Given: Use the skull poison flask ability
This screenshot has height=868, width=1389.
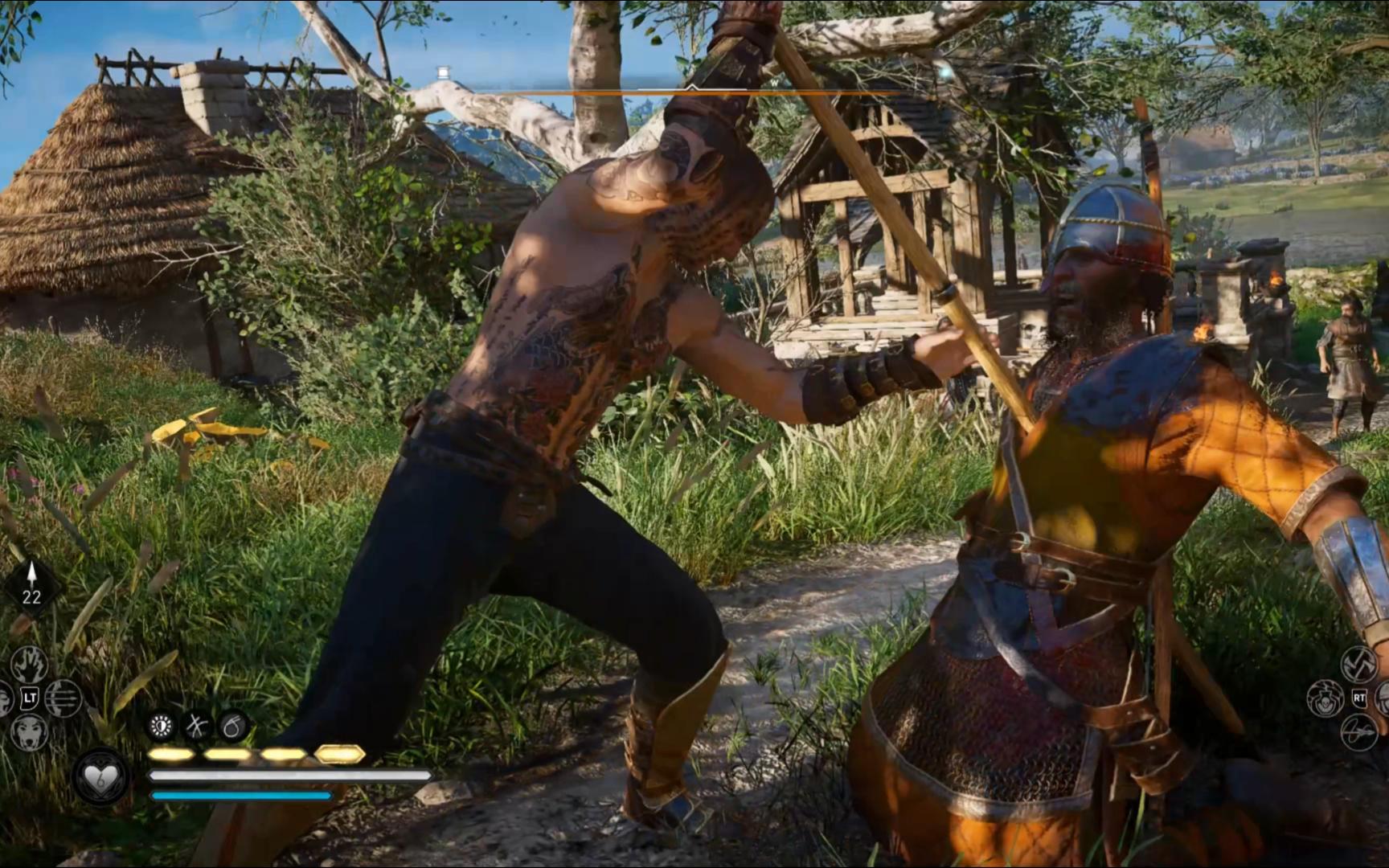Looking at the screenshot, I should [x=1325, y=698].
